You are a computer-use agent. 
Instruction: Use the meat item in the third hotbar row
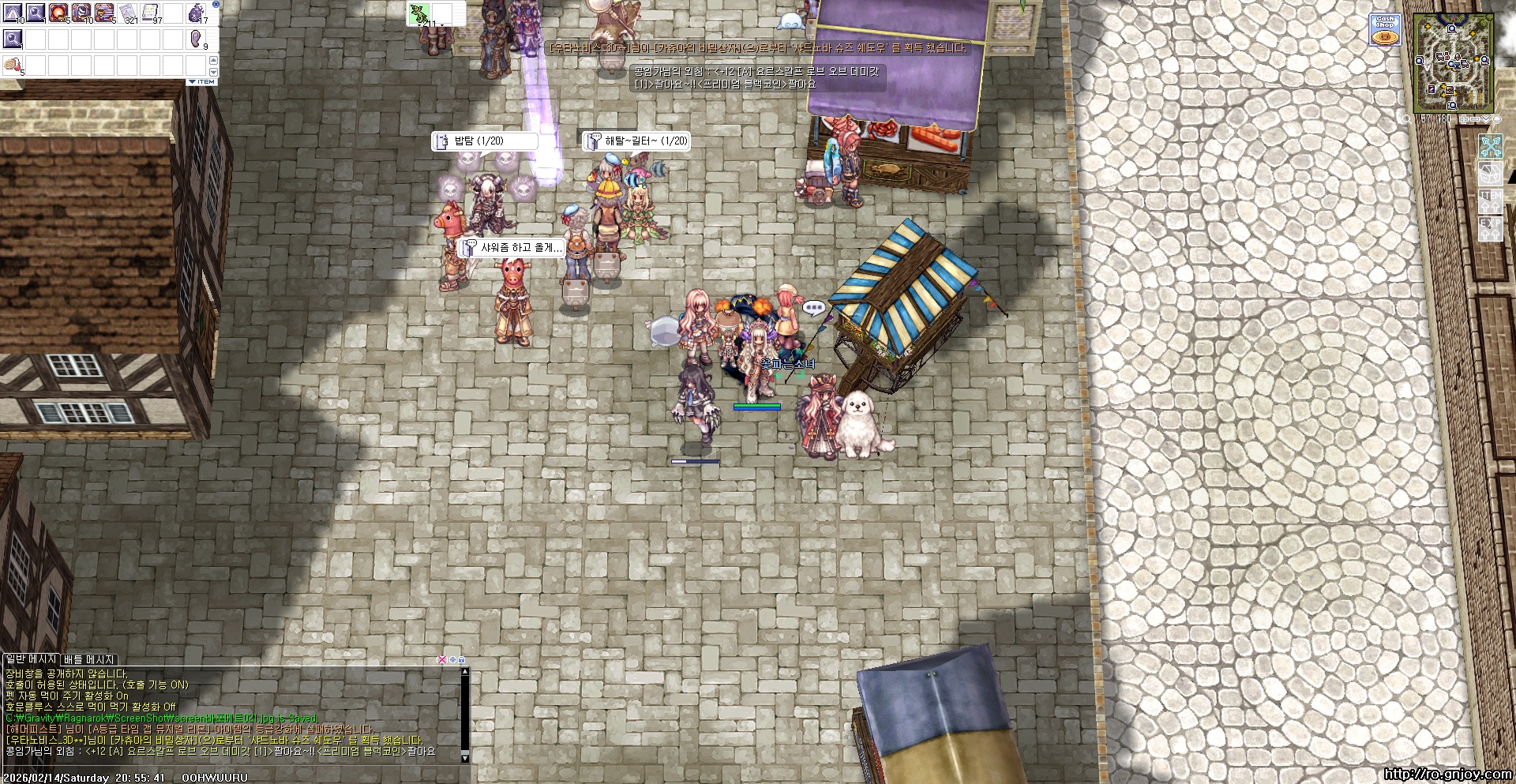[13, 65]
